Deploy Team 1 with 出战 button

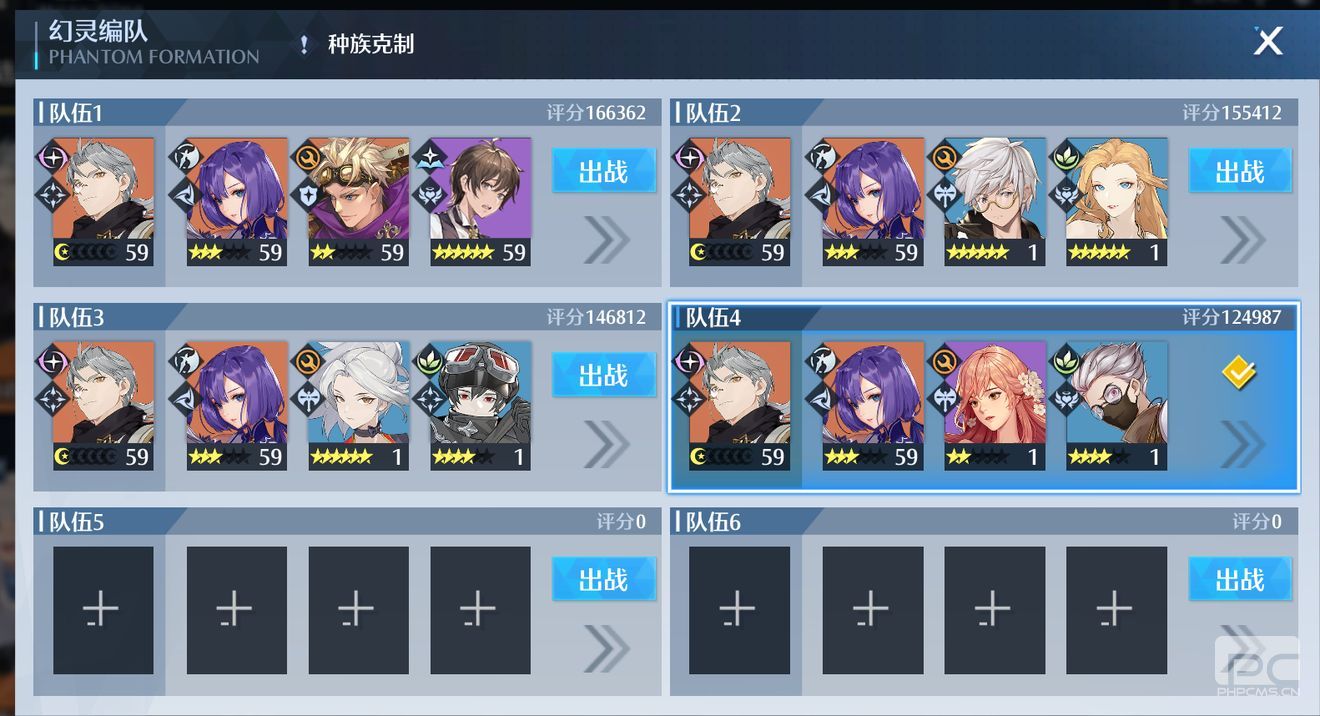(x=603, y=171)
